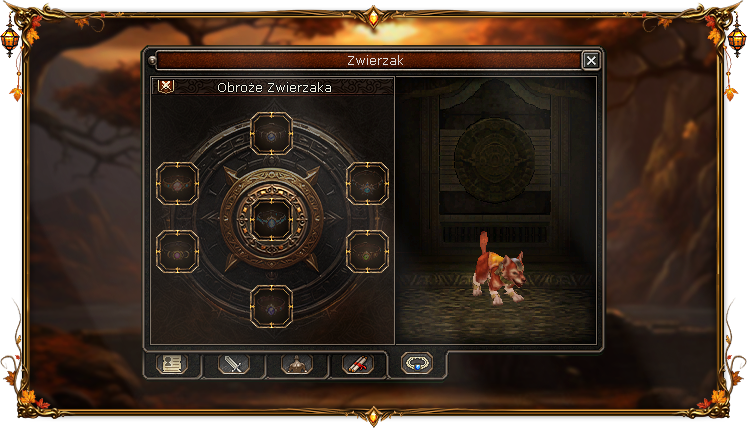Select the topmost collar slot
Screen dimensions: 747x428
(x=271, y=133)
